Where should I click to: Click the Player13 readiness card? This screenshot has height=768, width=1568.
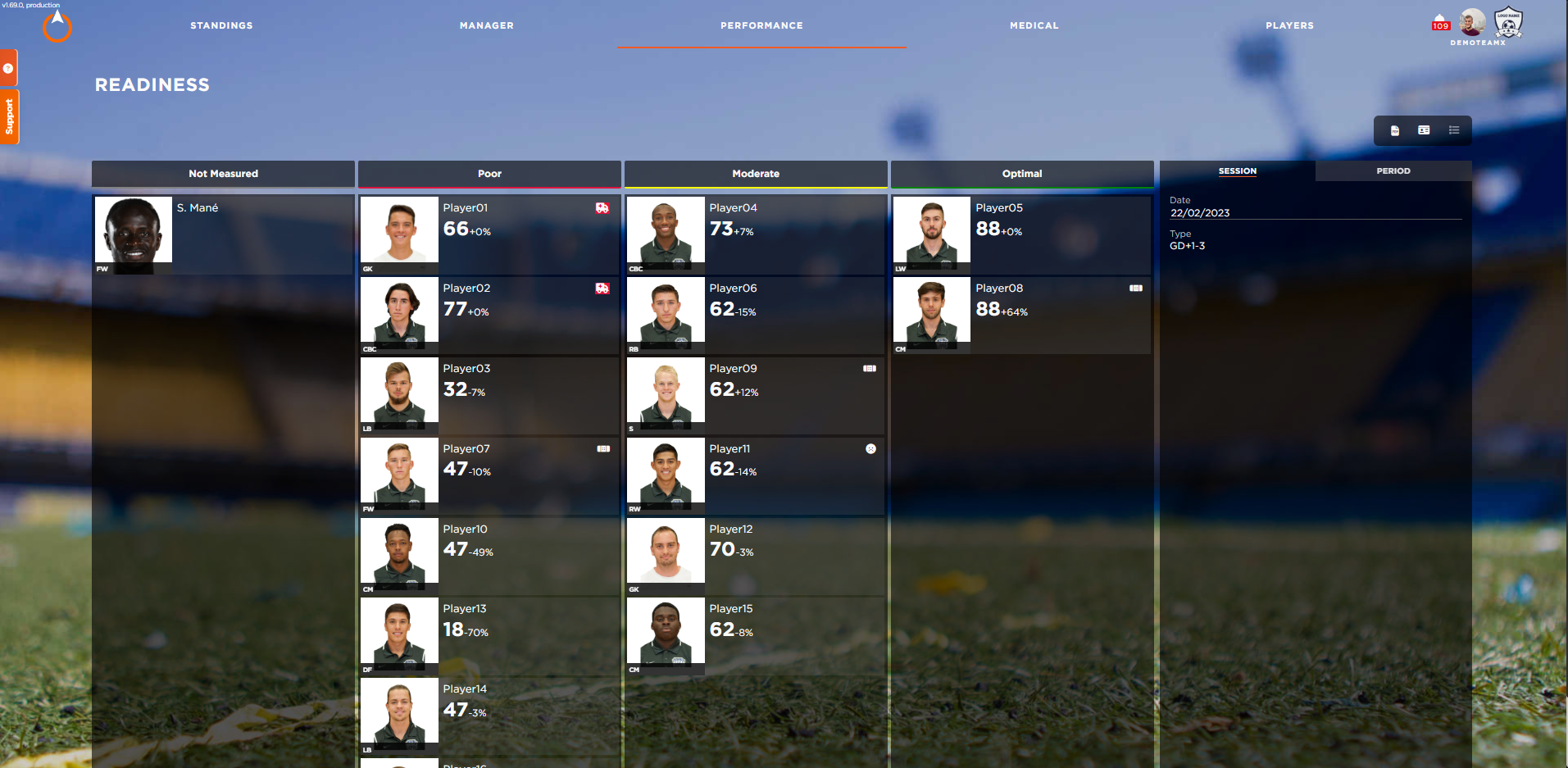pyautogui.click(x=489, y=635)
